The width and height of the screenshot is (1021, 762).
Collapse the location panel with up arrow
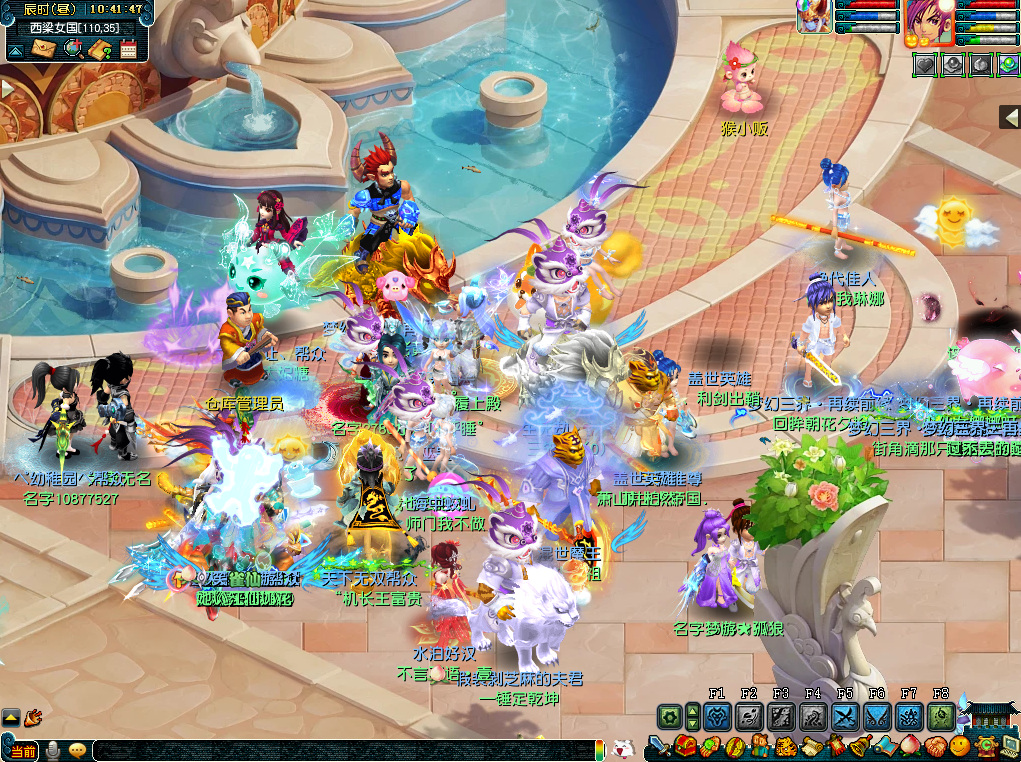click(17, 48)
